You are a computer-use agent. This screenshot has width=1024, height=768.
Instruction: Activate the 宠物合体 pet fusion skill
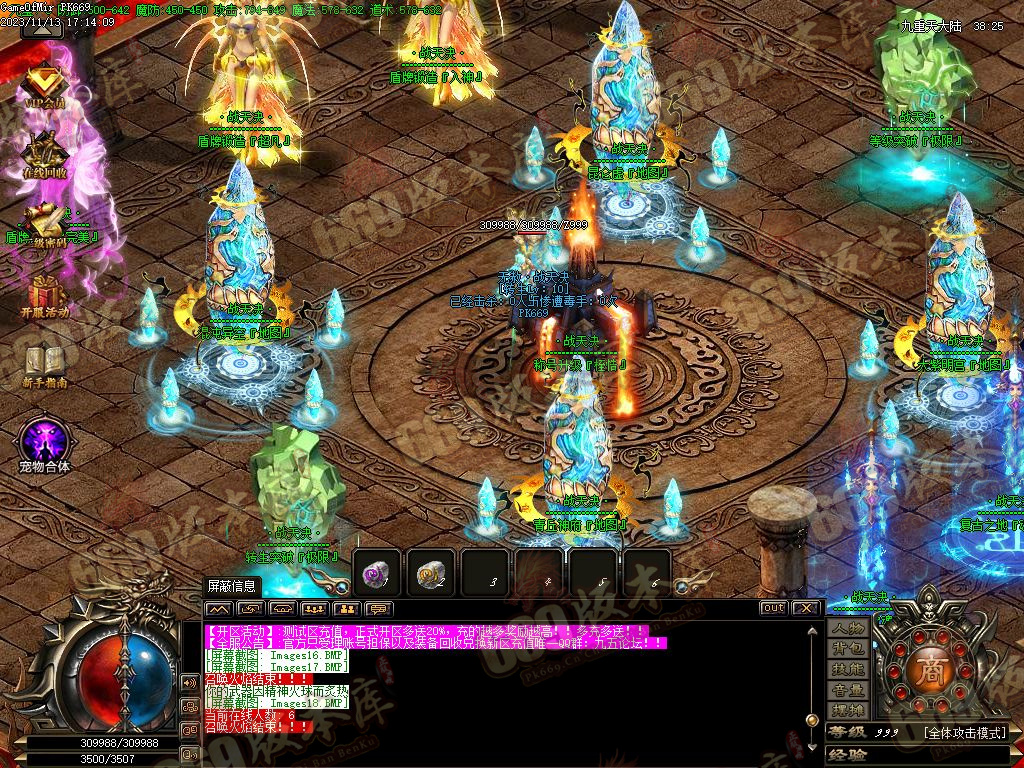[x=44, y=441]
